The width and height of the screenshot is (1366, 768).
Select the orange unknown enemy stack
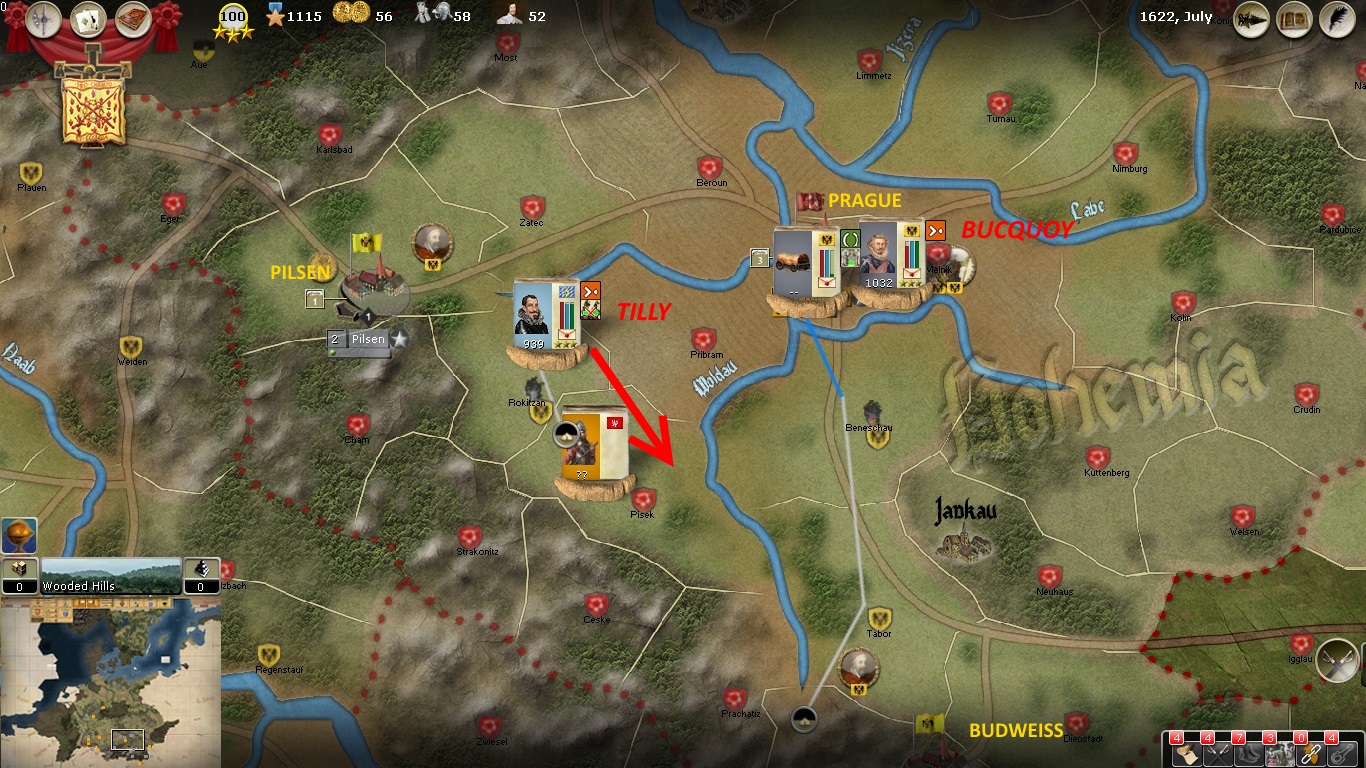[591, 445]
